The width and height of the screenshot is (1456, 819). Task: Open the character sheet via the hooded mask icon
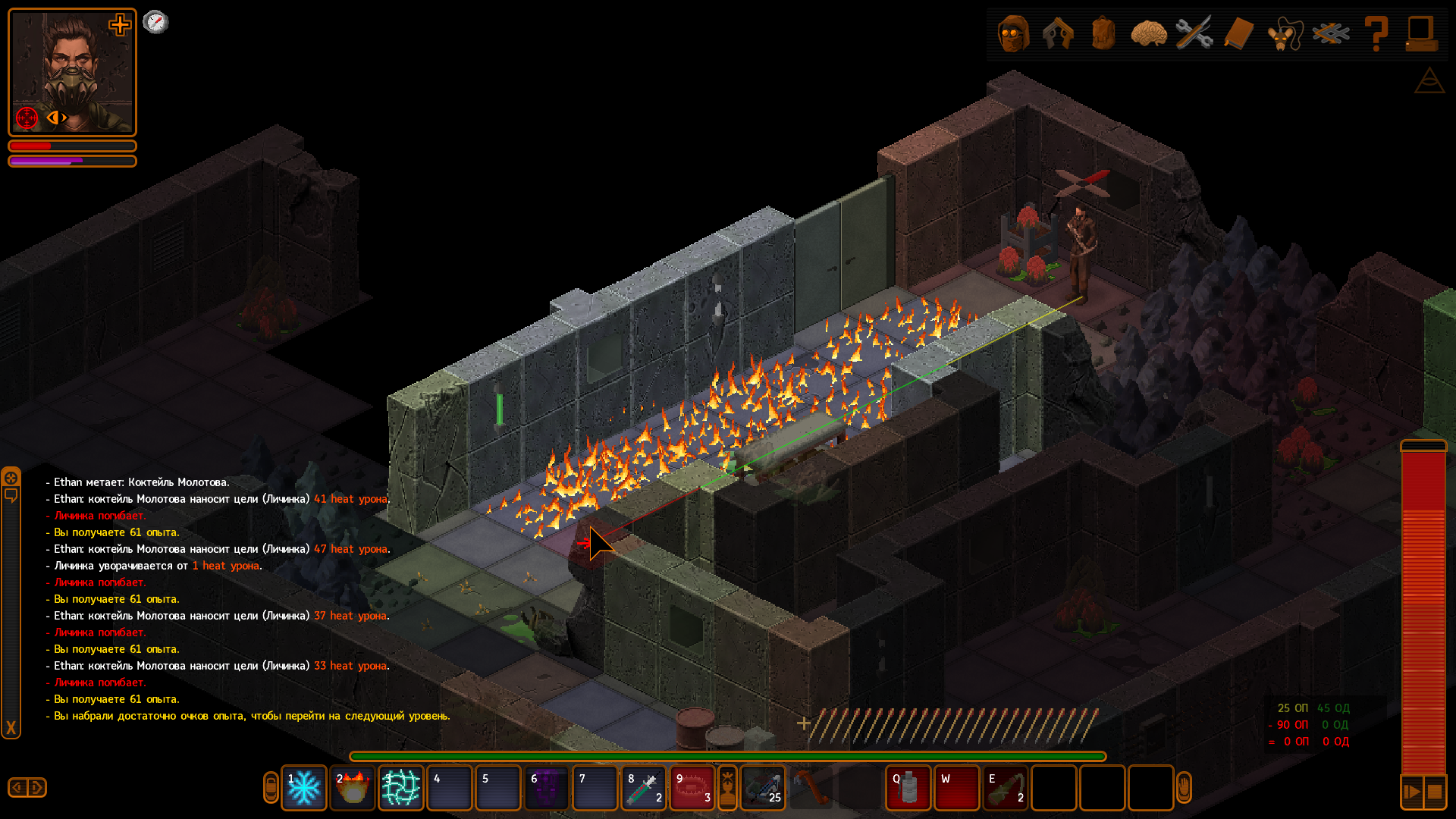point(1014,33)
